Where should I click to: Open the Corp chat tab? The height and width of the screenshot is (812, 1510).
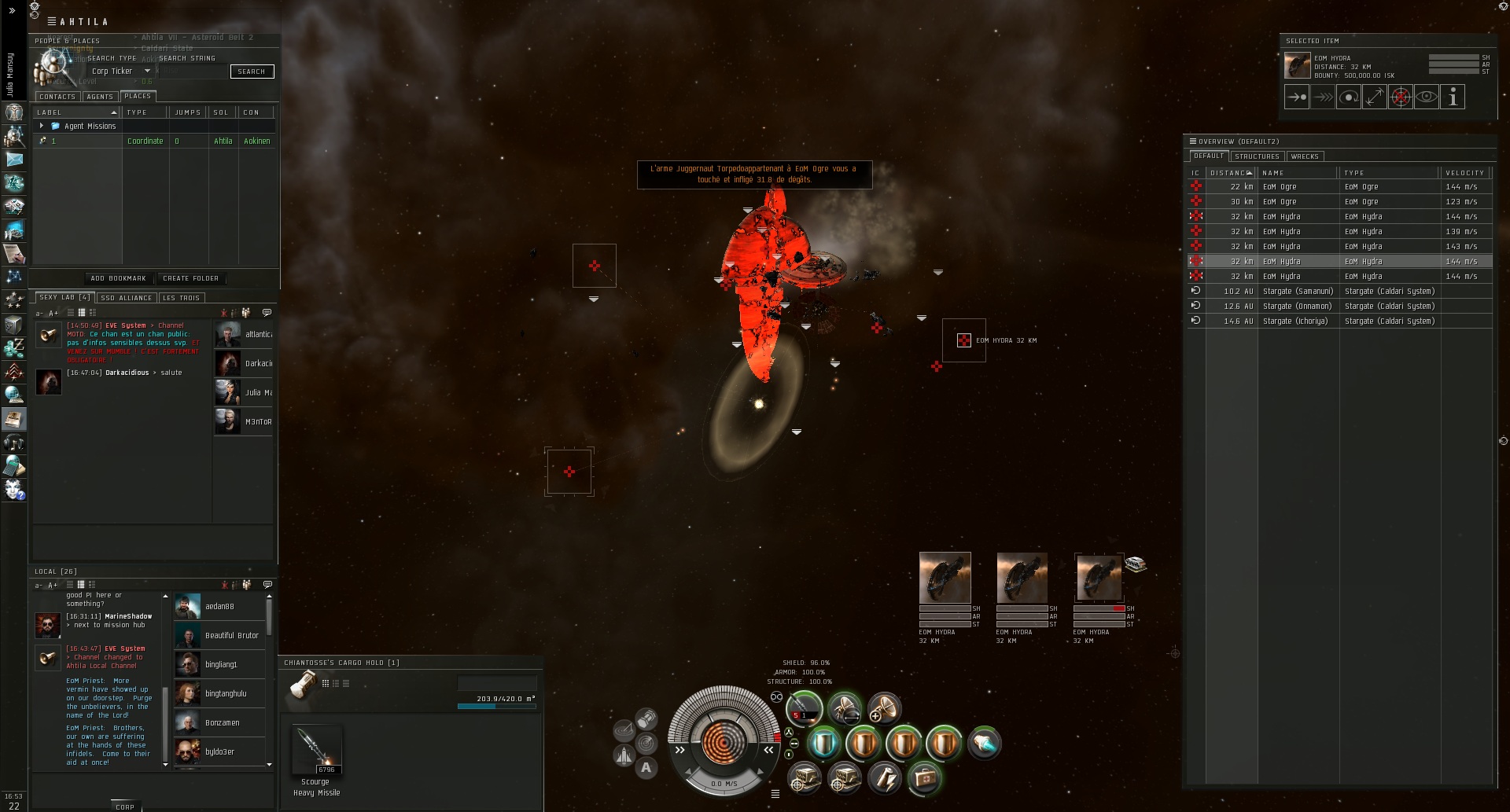(124, 806)
